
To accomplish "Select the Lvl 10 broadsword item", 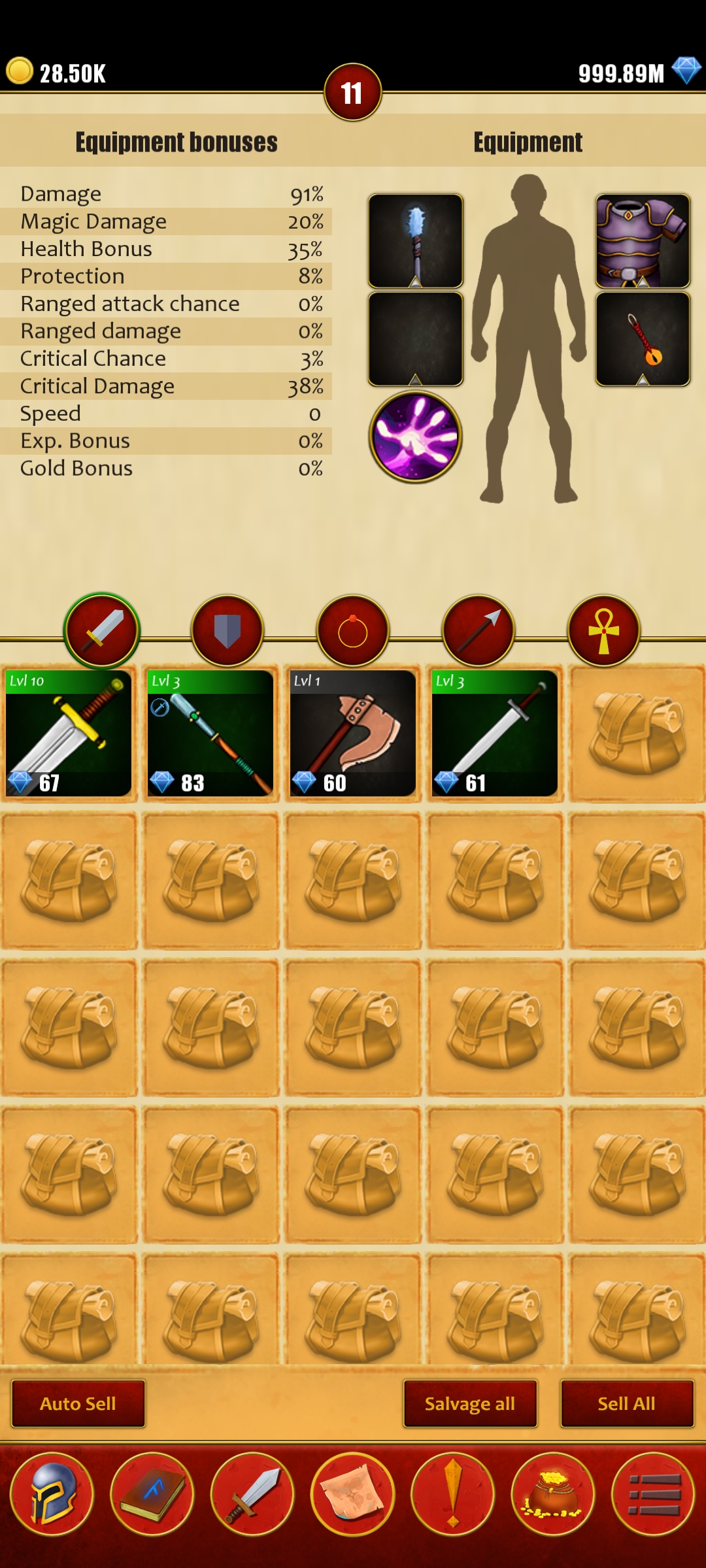I will pos(69,733).
